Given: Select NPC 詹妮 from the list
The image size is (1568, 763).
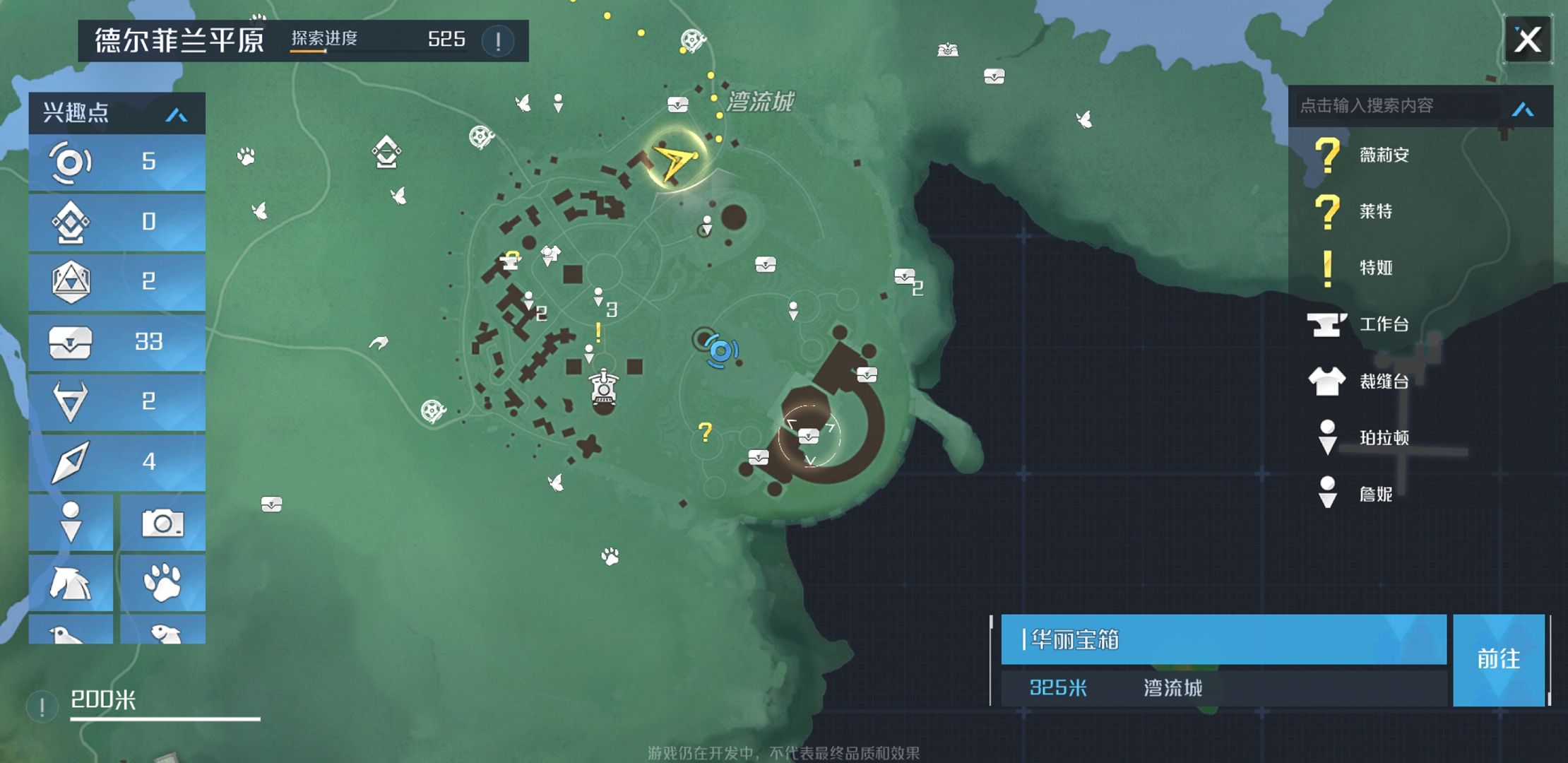Looking at the screenshot, I should 1374,495.
